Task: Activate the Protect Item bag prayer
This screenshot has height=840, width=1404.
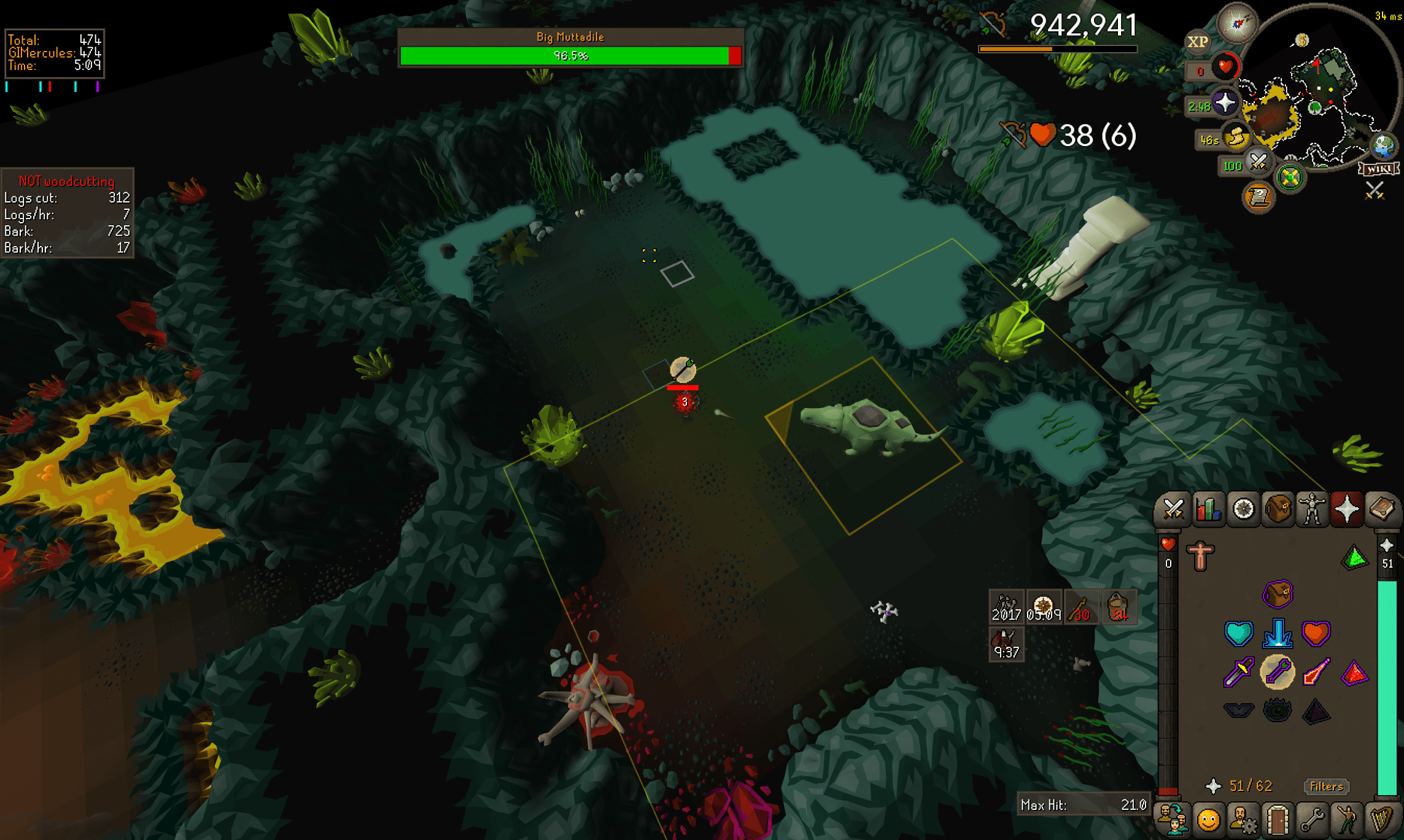Action: point(1278,594)
